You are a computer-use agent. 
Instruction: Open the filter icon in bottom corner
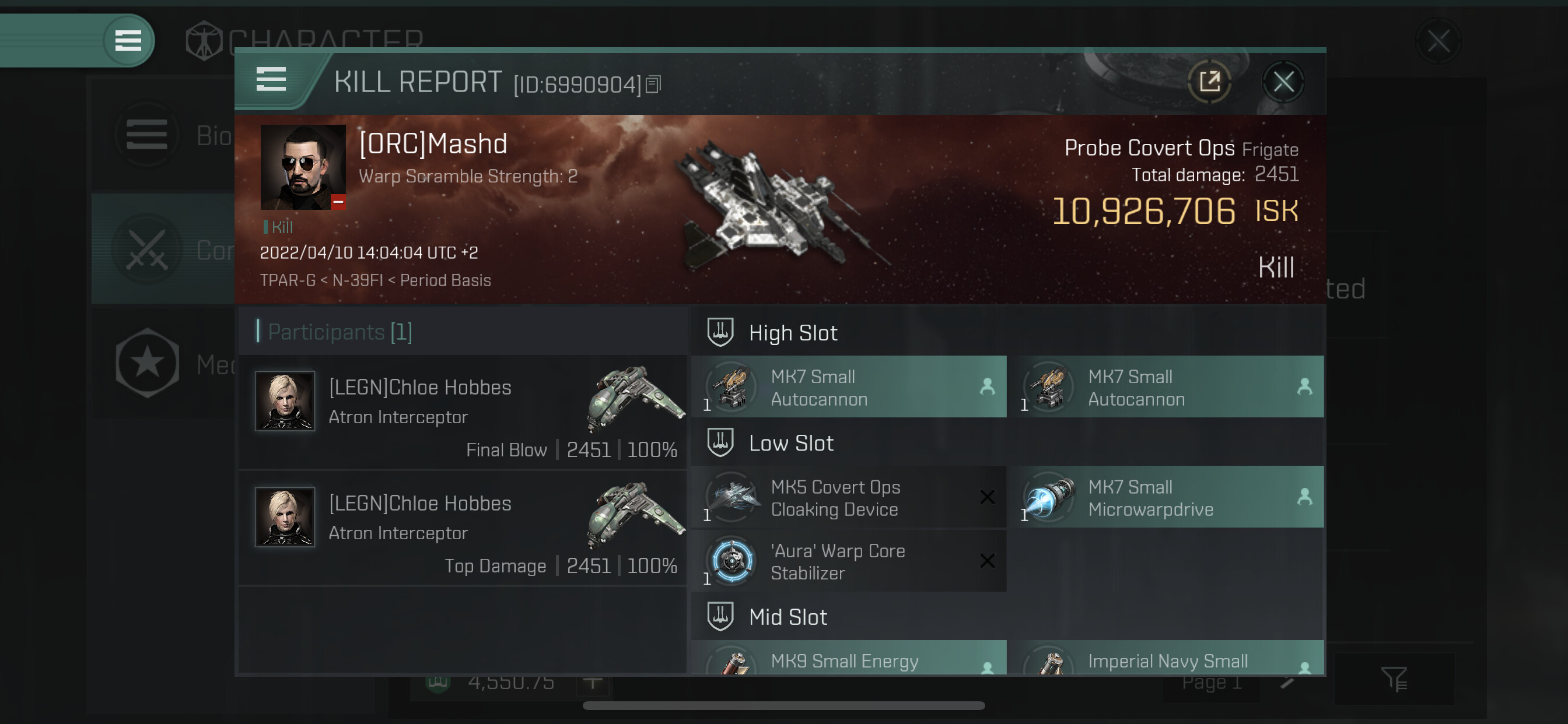tap(1394, 679)
